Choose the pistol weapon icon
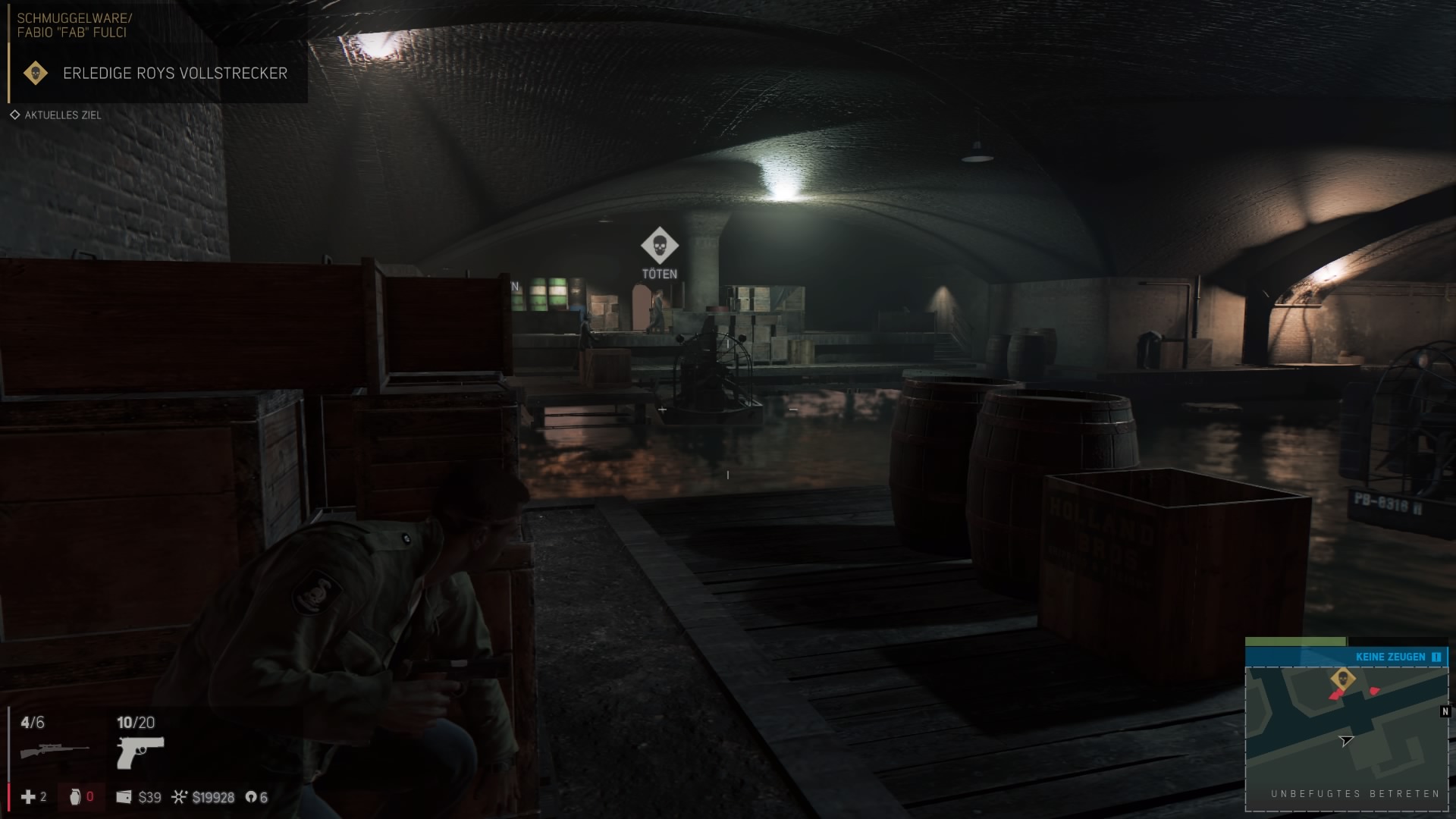 pos(140,752)
